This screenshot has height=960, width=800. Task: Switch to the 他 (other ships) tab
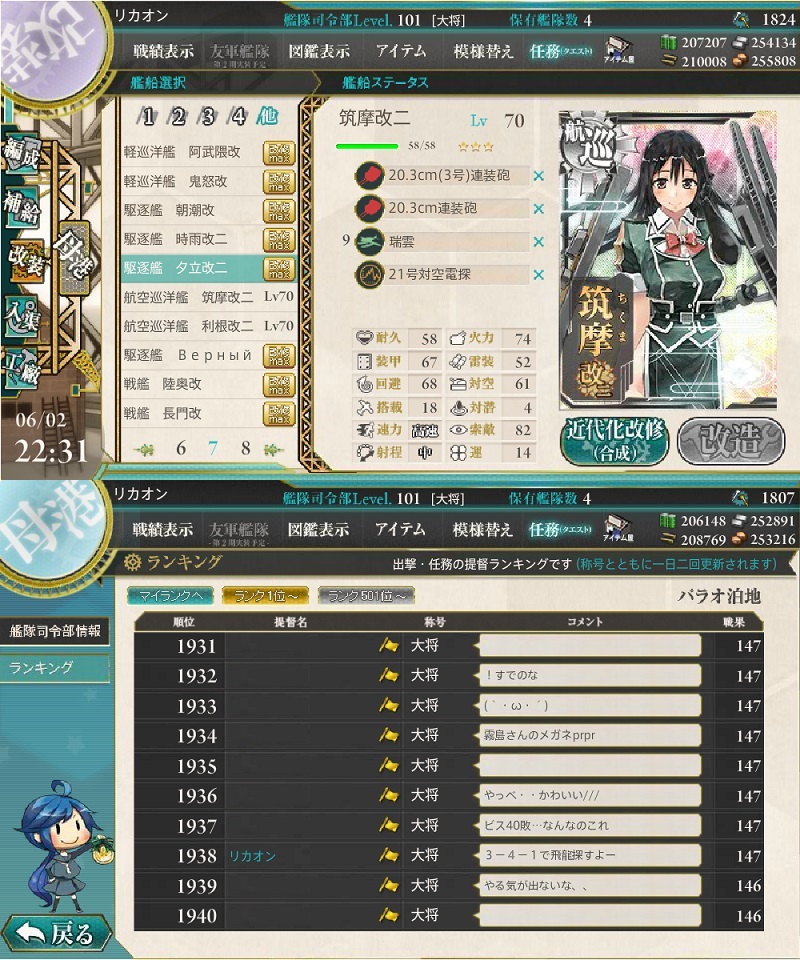click(268, 116)
